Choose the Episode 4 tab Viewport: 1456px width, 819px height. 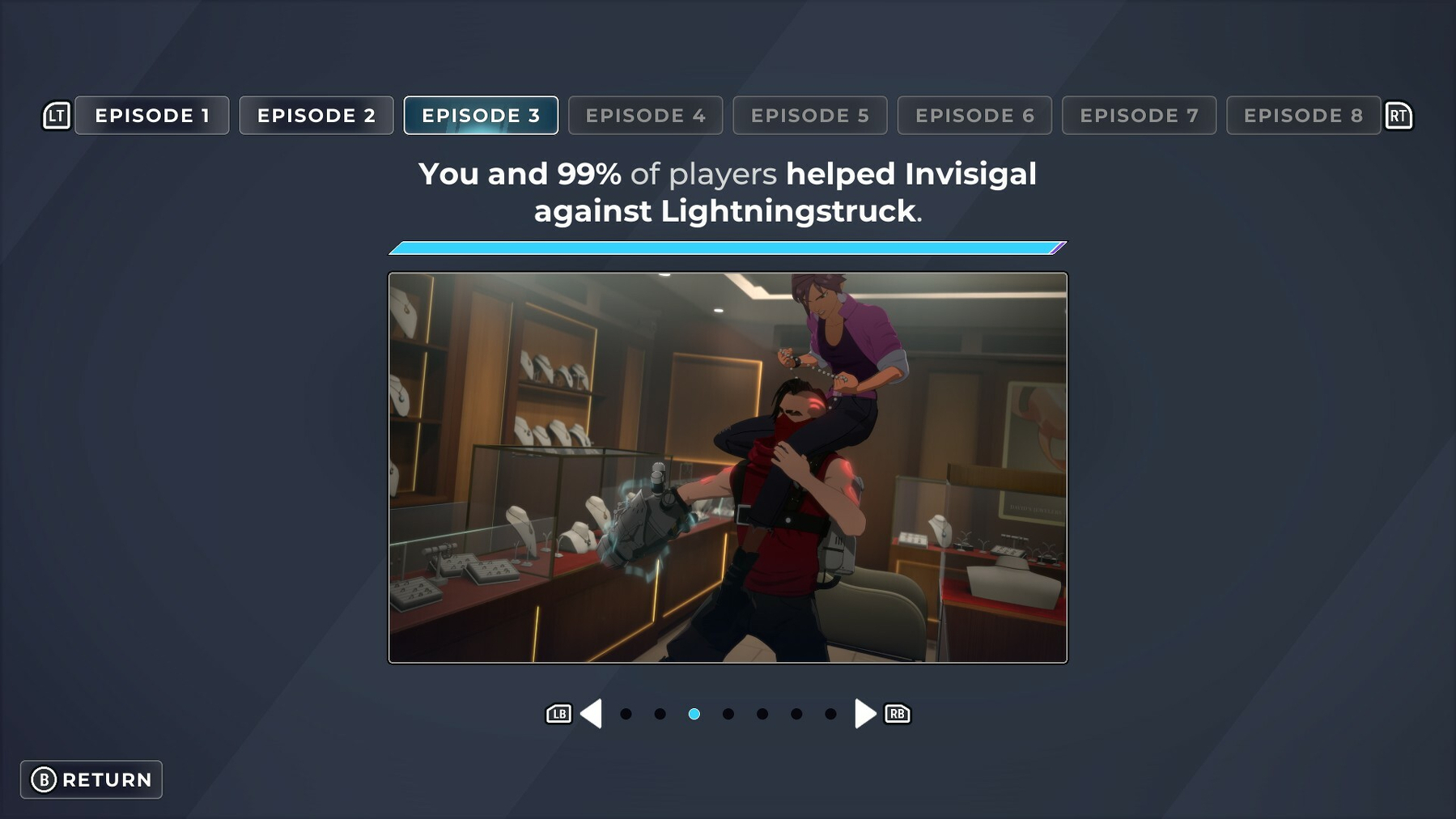(x=645, y=116)
